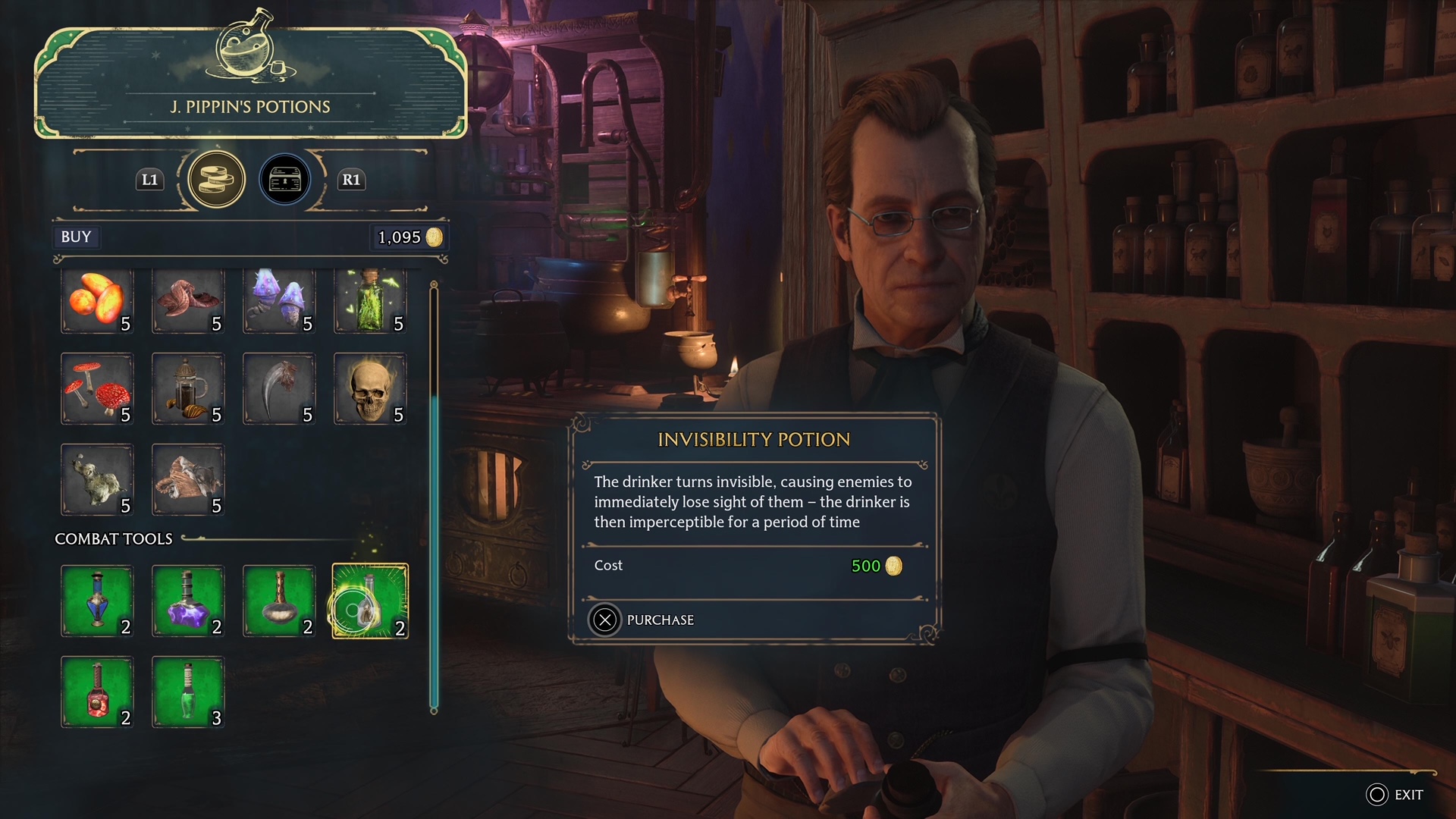Choose the curved claw ingredient slot

point(279,390)
